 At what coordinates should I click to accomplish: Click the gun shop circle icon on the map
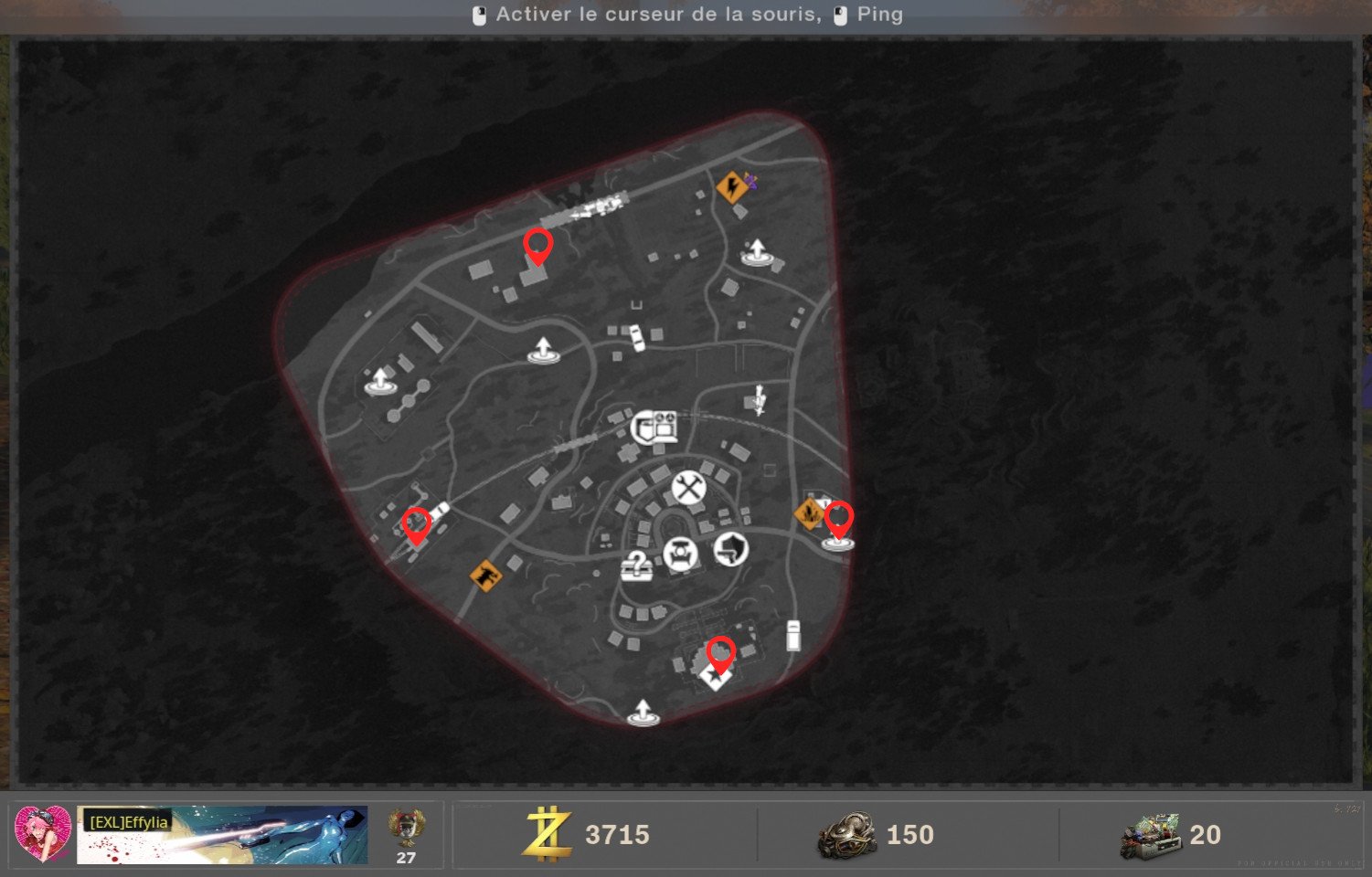(x=730, y=551)
